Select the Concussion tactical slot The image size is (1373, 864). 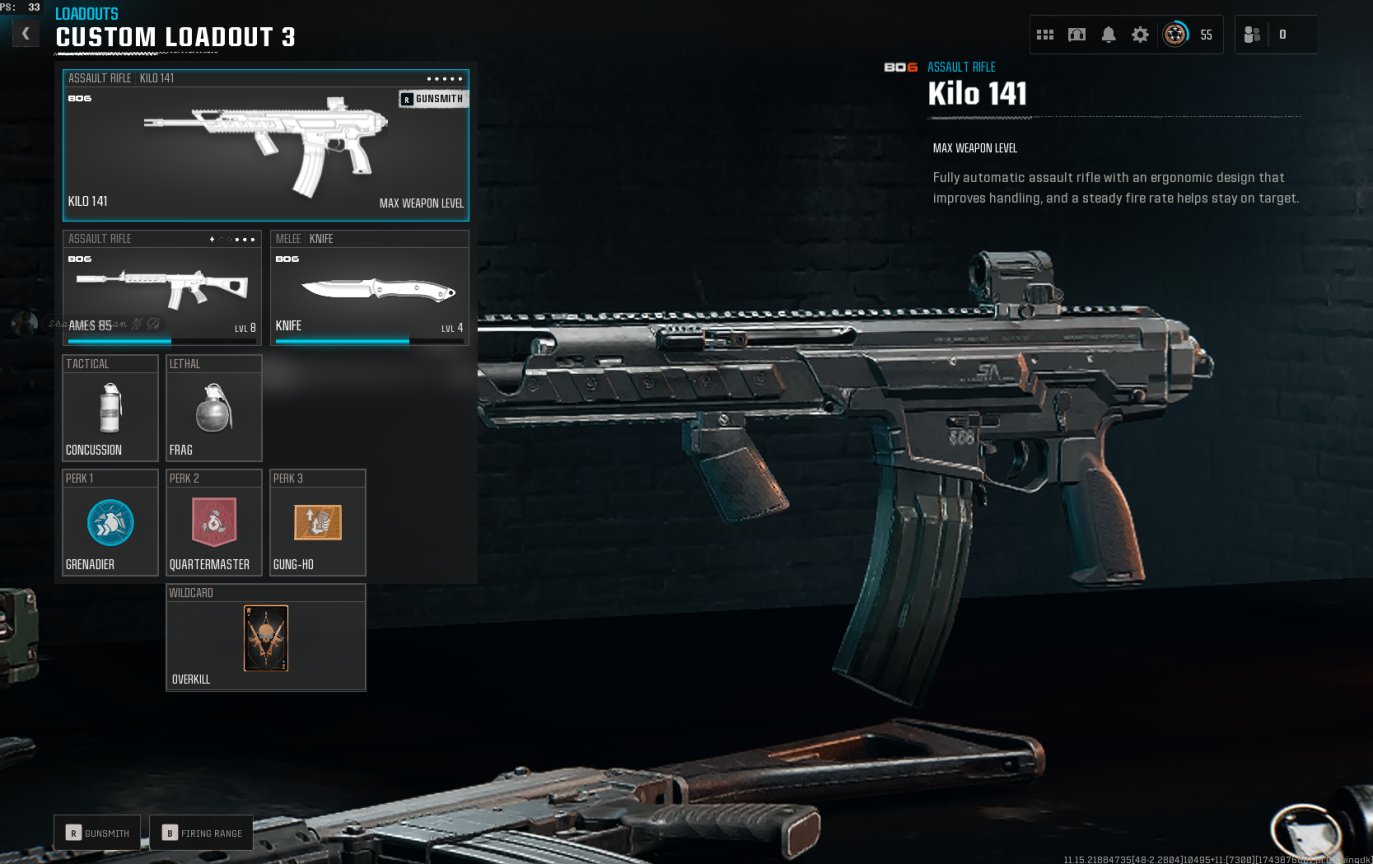(x=110, y=408)
